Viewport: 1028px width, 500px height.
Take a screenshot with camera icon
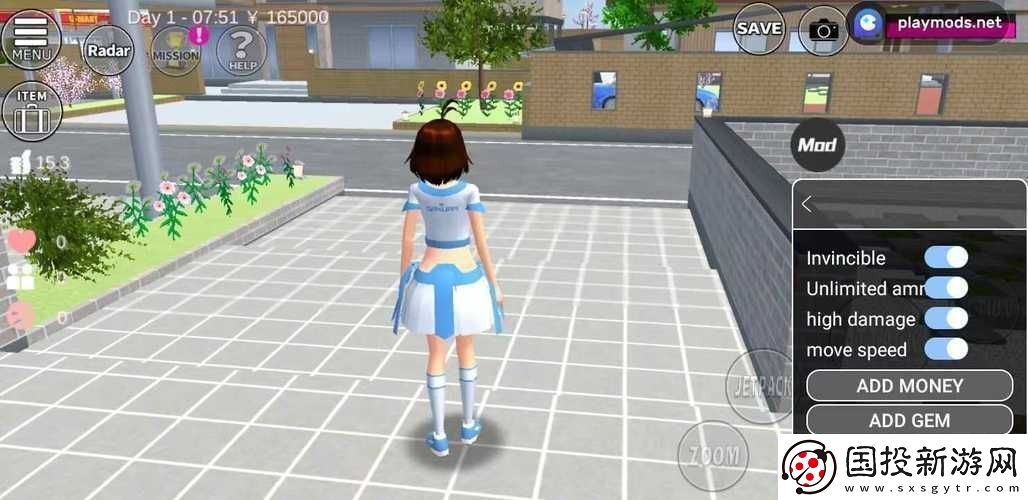pos(824,30)
